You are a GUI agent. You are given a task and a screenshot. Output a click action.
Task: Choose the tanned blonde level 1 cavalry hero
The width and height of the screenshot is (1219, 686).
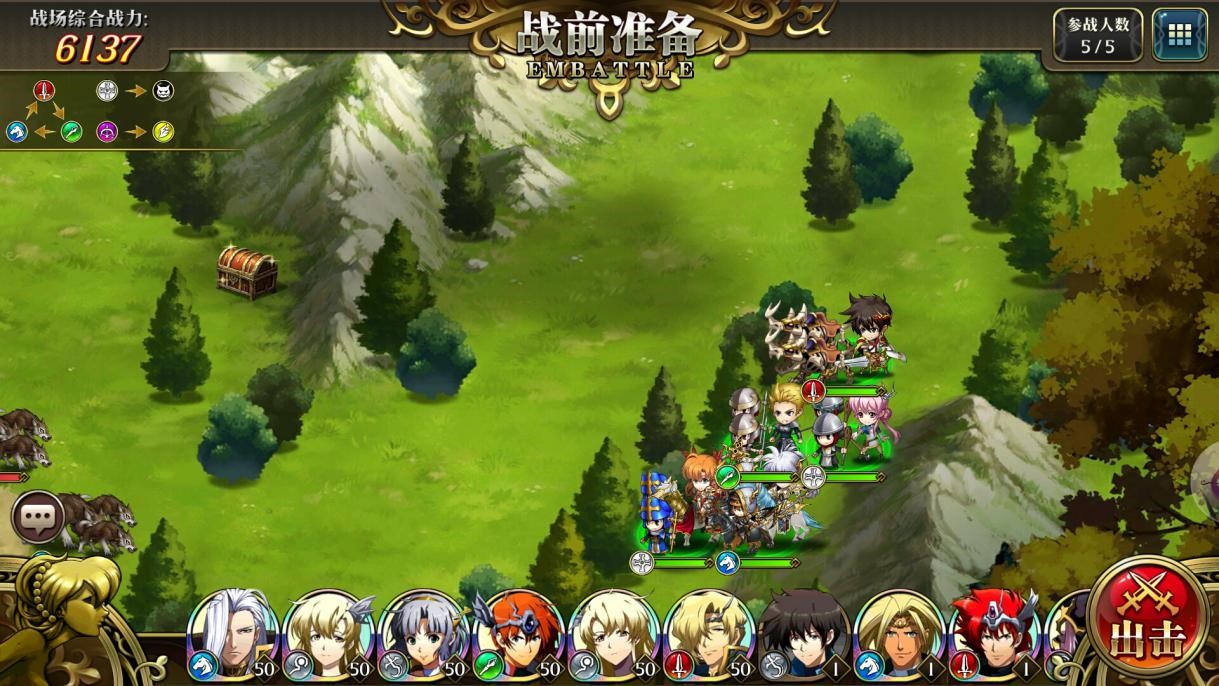click(898, 633)
